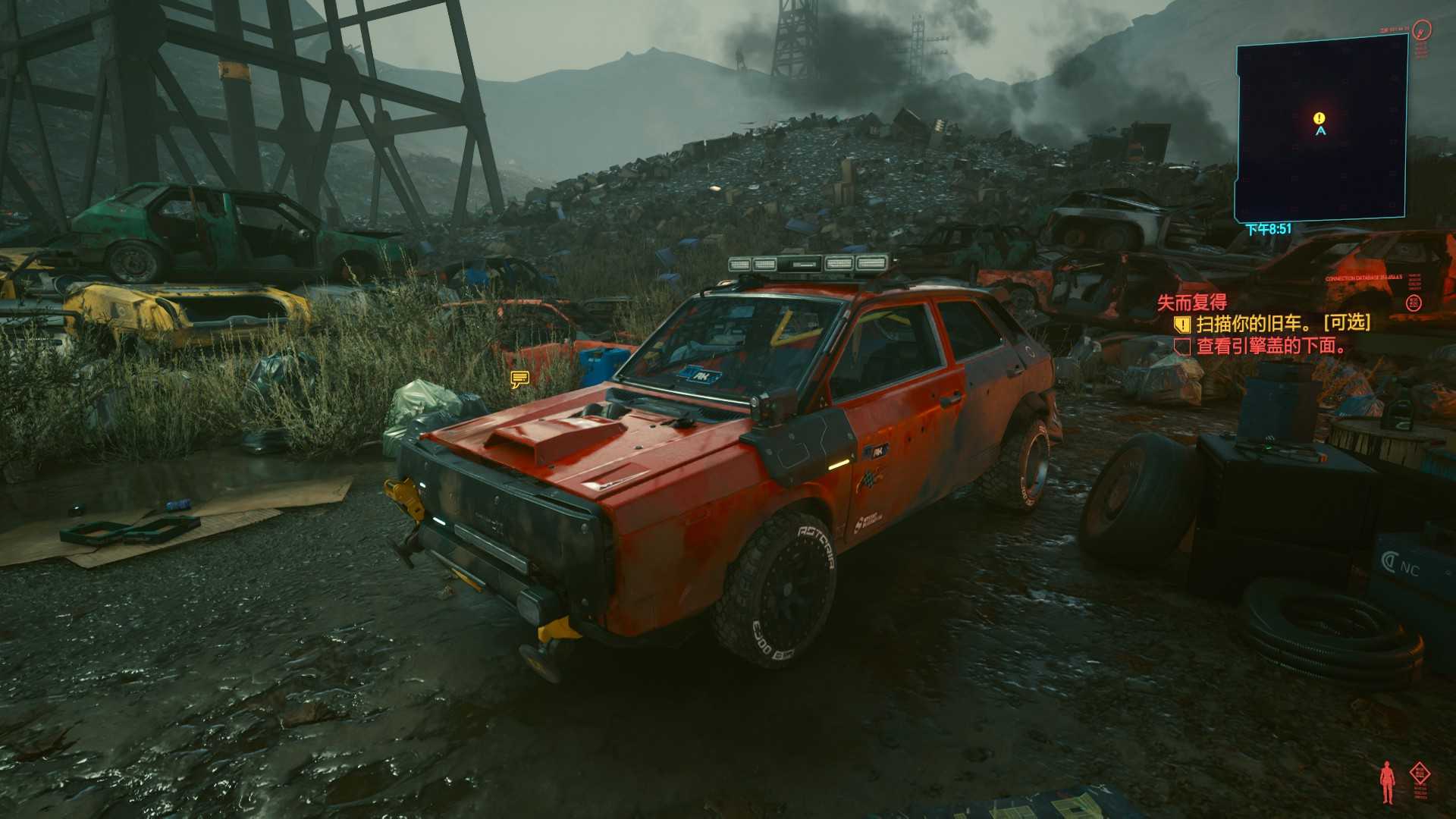Select the 失而复得 quest title
Image resolution: width=1456 pixels, height=819 pixels.
pyautogui.click(x=1191, y=303)
